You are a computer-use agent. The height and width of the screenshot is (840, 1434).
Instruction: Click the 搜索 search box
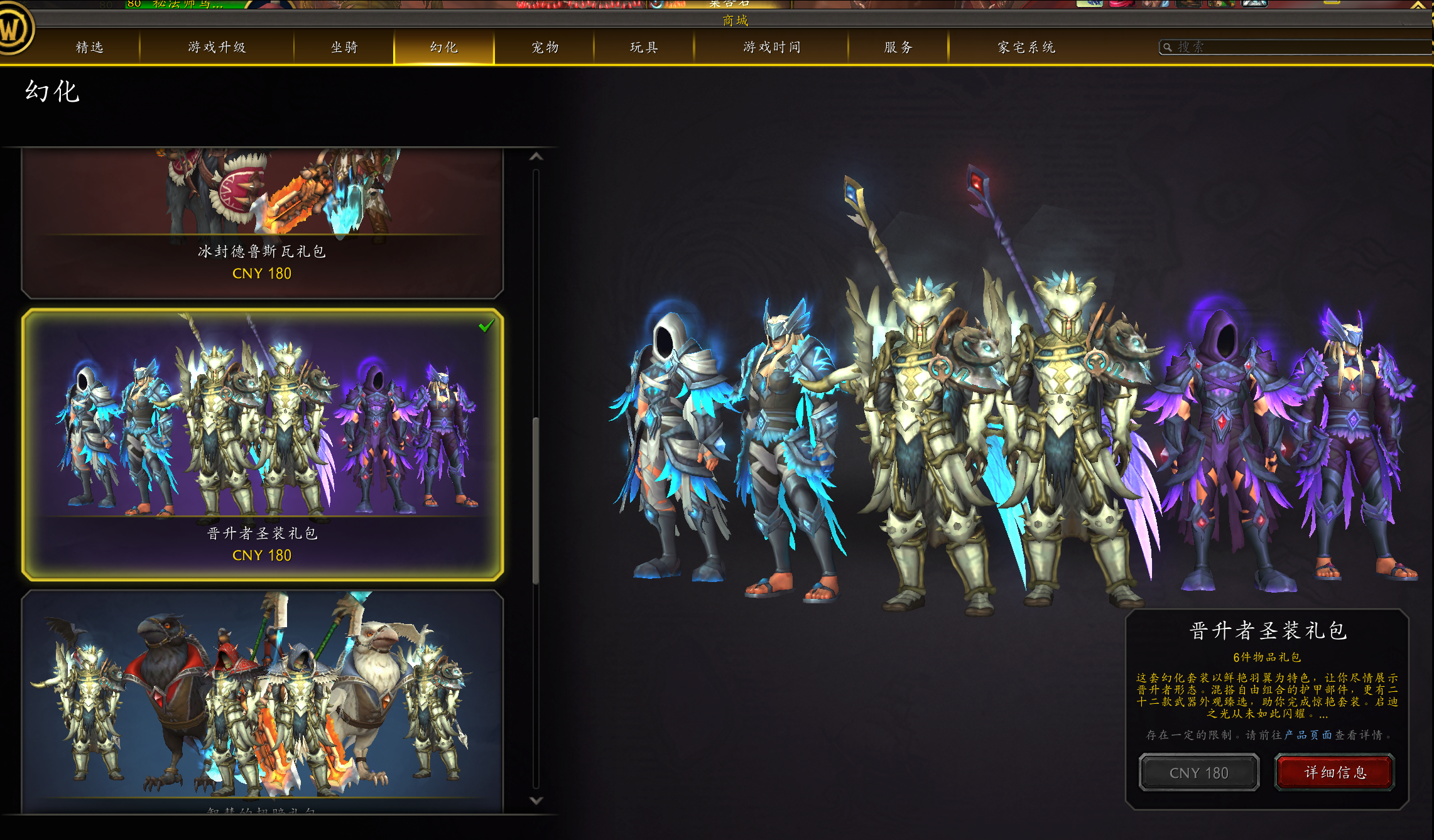click(x=1294, y=47)
